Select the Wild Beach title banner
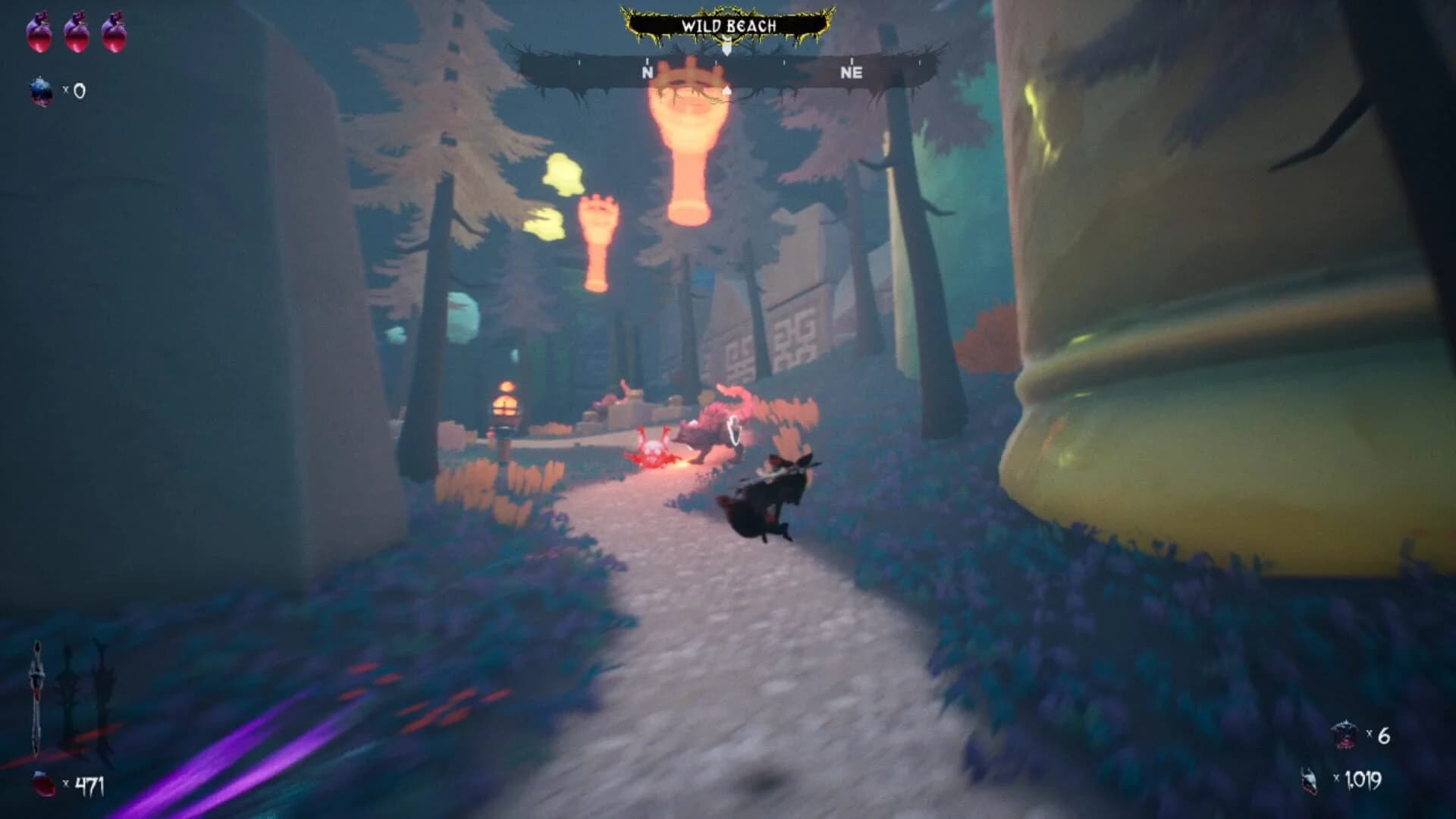Image resolution: width=1456 pixels, height=819 pixels. pyautogui.click(x=726, y=25)
